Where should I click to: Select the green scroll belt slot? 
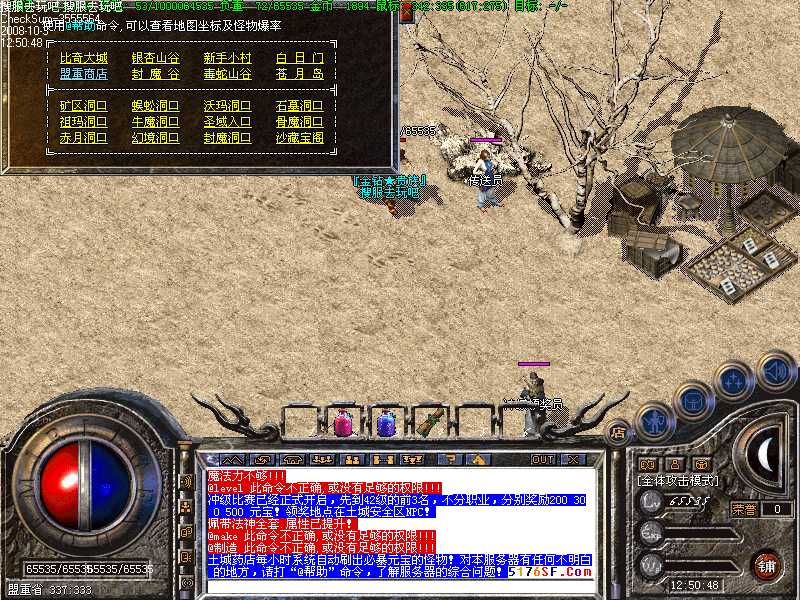[x=431, y=420]
